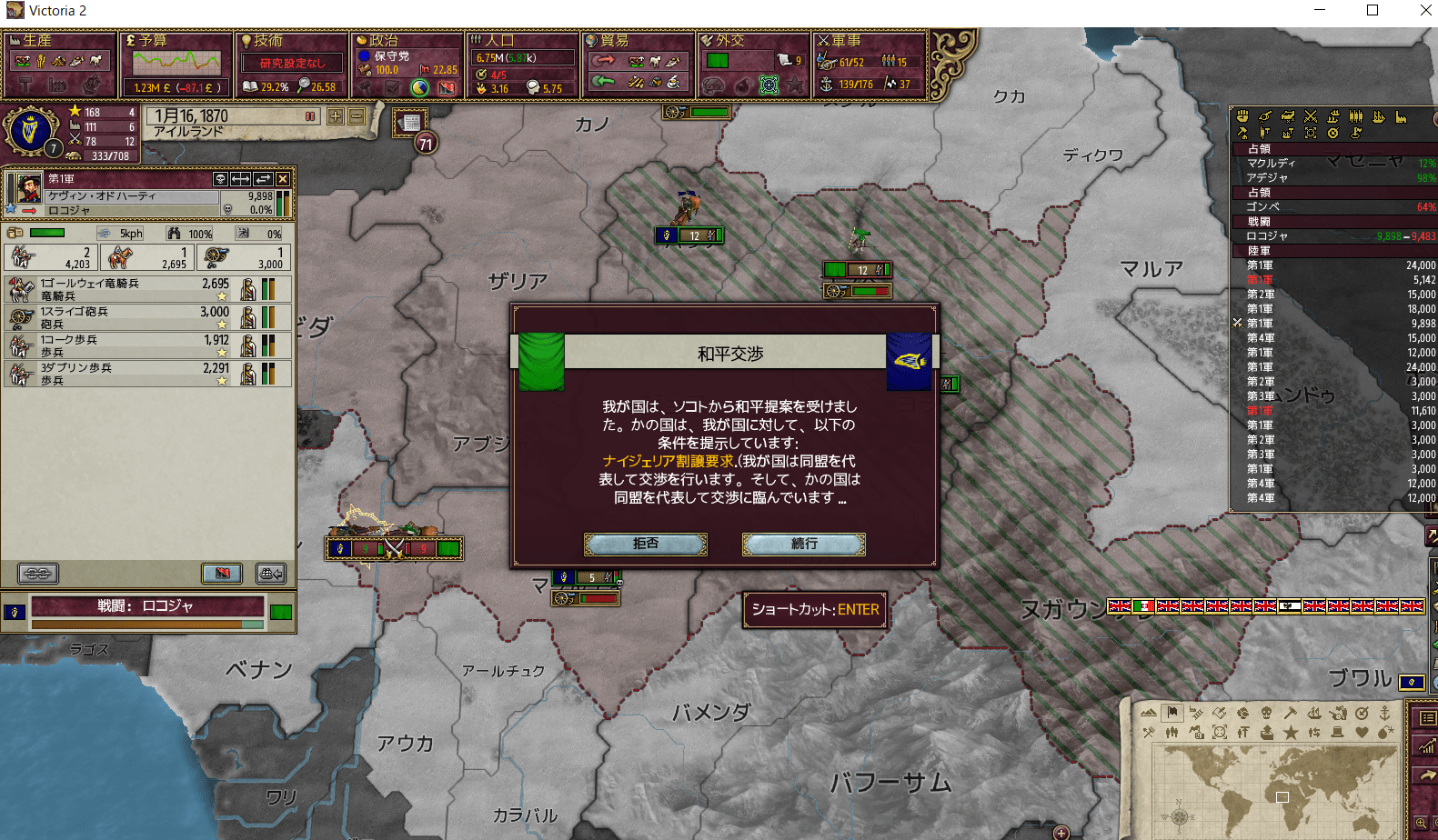The height and width of the screenshot is (840, 1438).
Task: Open the revolt risk skull mapmode
Action: (1266, 713)
